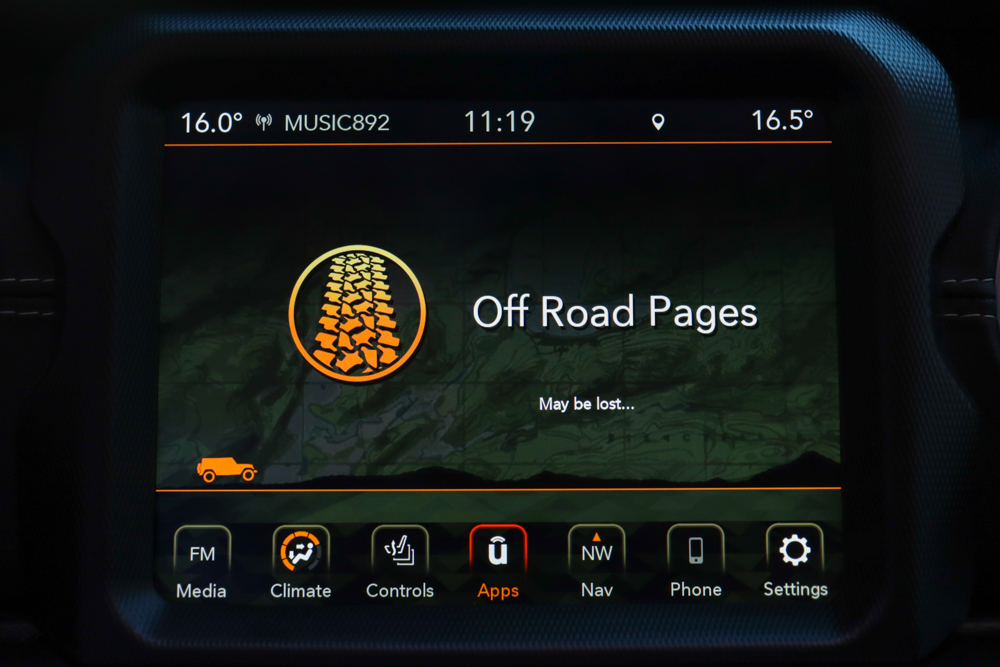Tap the 11:19 clock display
The image size is (1000, 667).
(499, 122)
